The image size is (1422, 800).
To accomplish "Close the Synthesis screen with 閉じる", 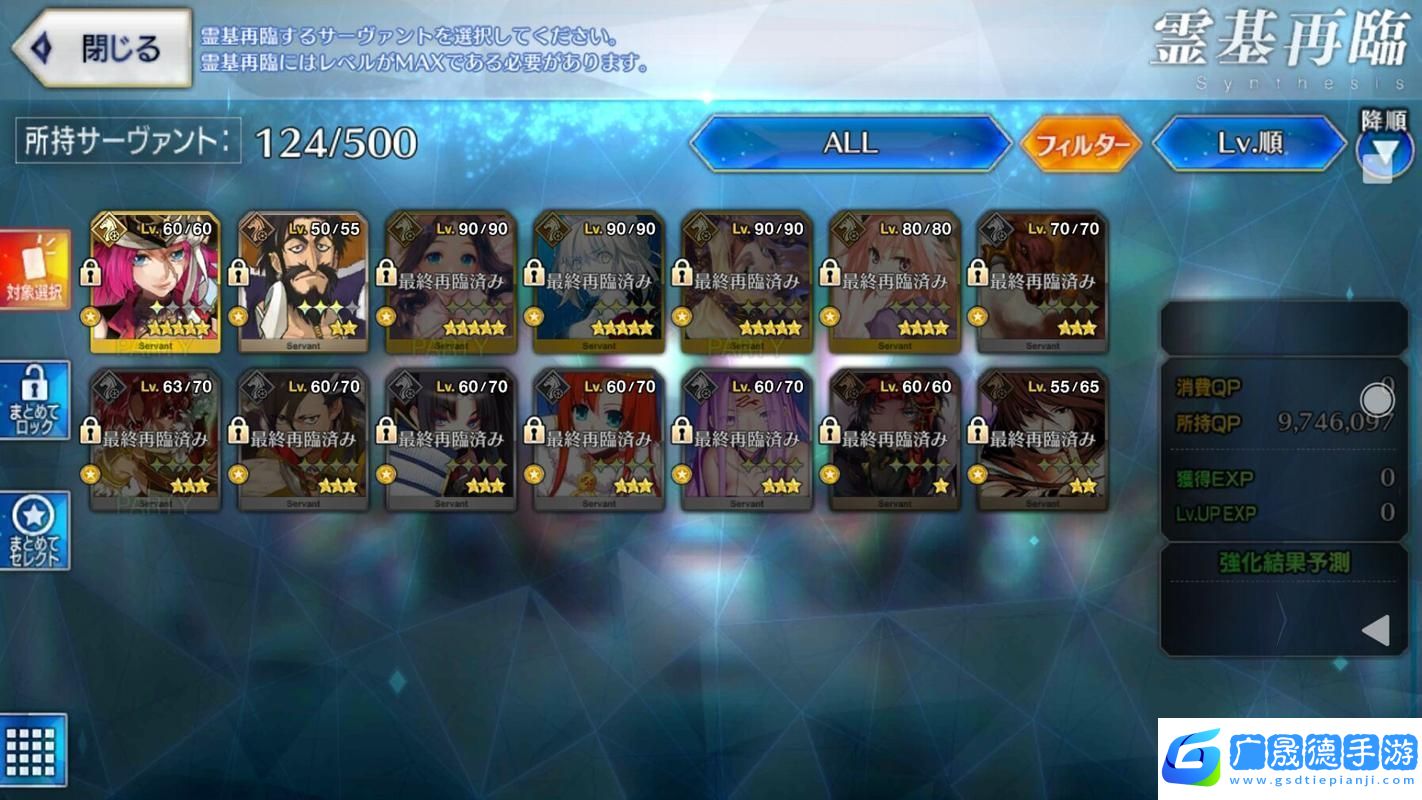I will tap(100, 48).
